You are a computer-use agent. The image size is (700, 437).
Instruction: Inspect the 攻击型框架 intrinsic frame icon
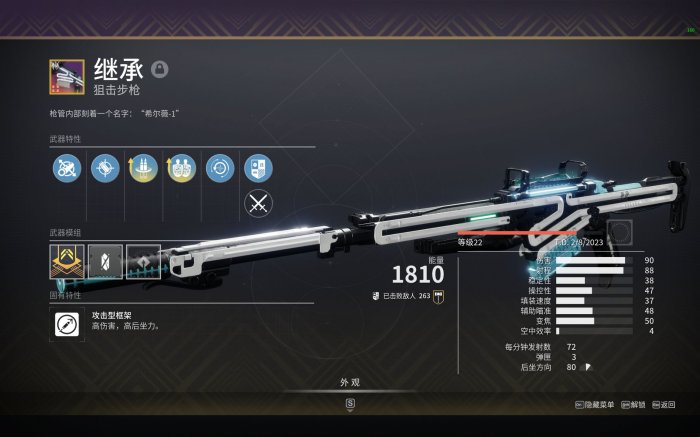(x=66, y=323)
